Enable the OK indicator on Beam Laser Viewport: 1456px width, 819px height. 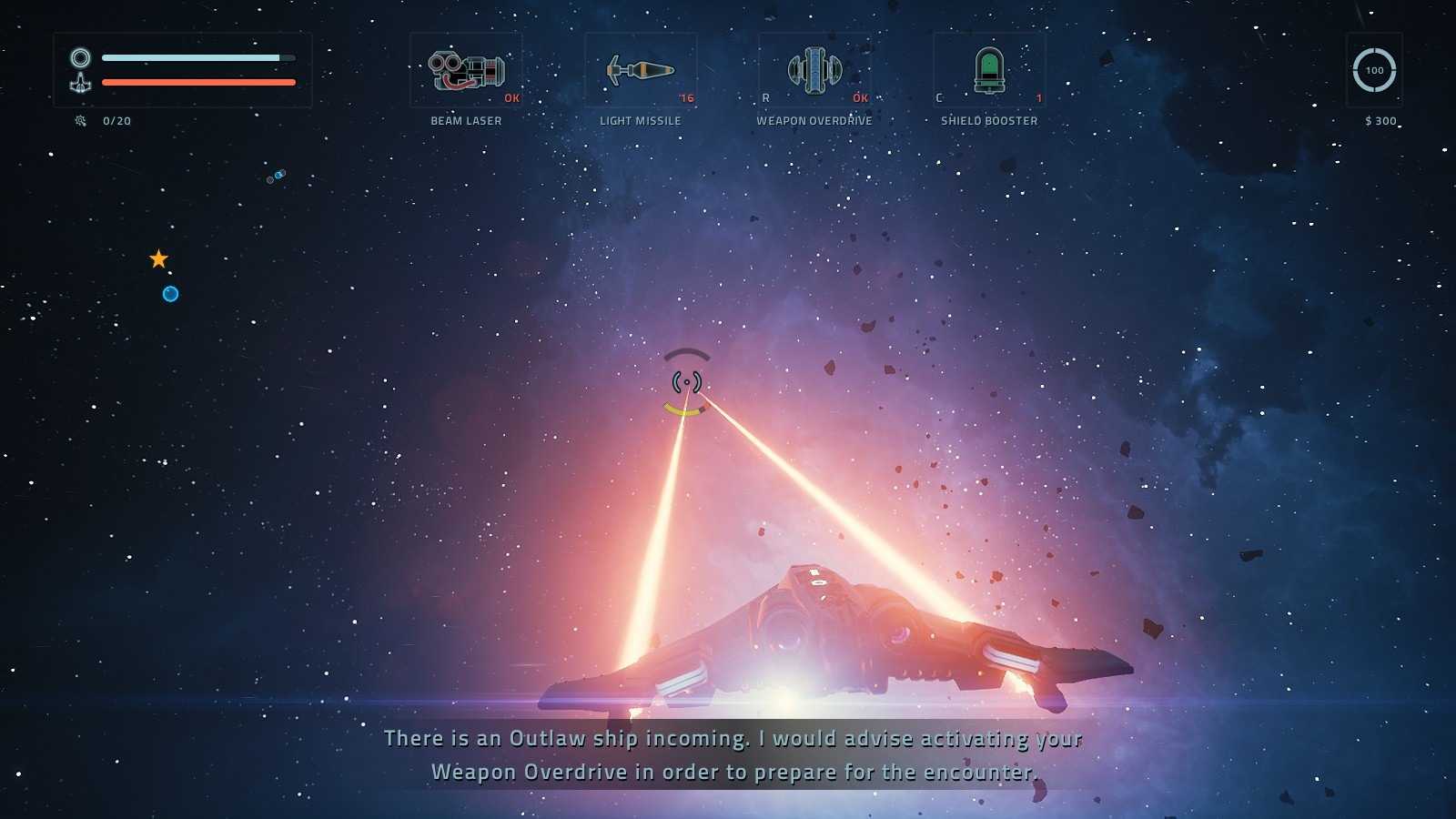pos(510,97)
